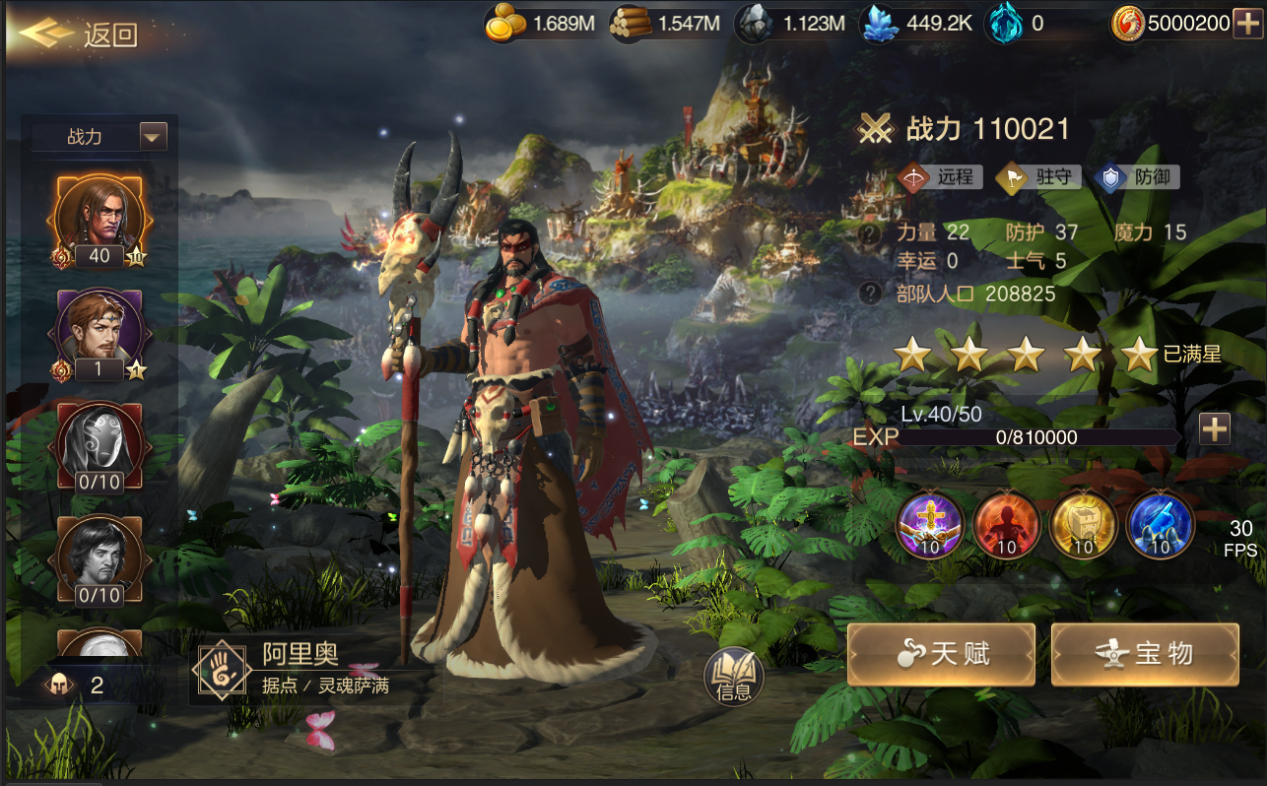The image size is (1267, 786).
Task: Click the 驻守 garrison tag
Action: tap(1038, 178)
